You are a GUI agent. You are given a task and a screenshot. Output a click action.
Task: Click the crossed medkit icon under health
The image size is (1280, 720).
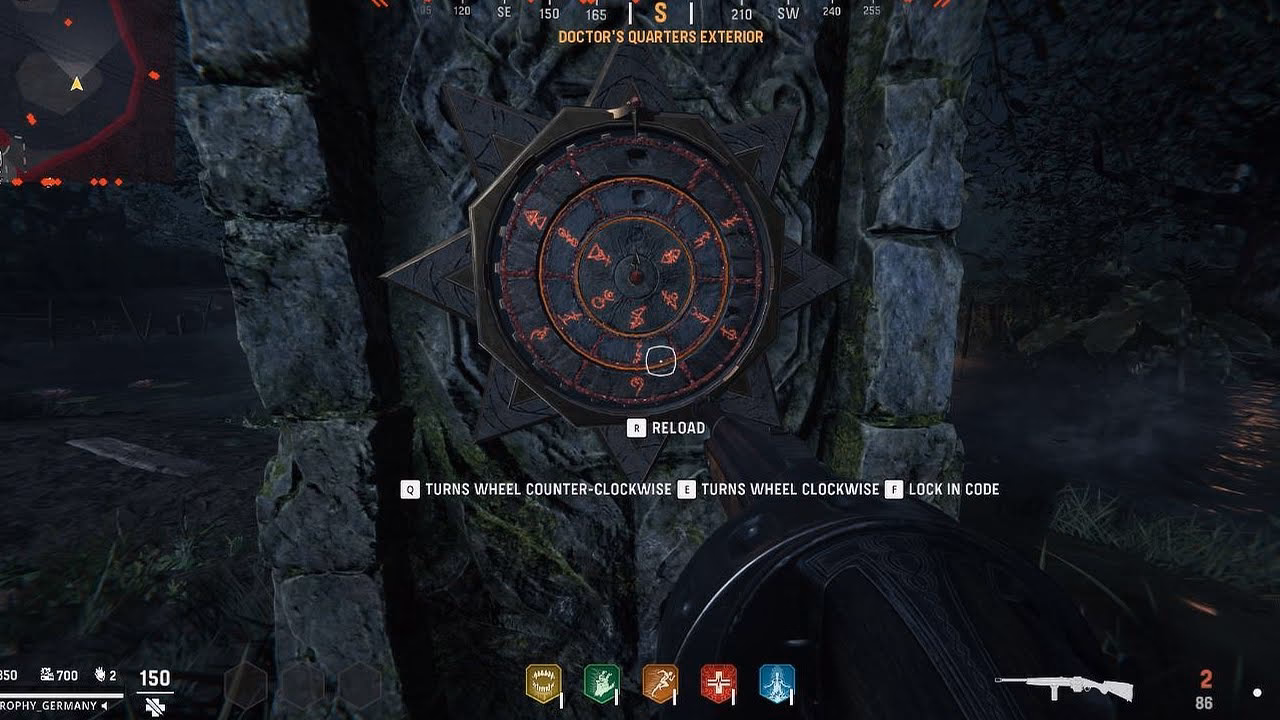click(153, 707)
